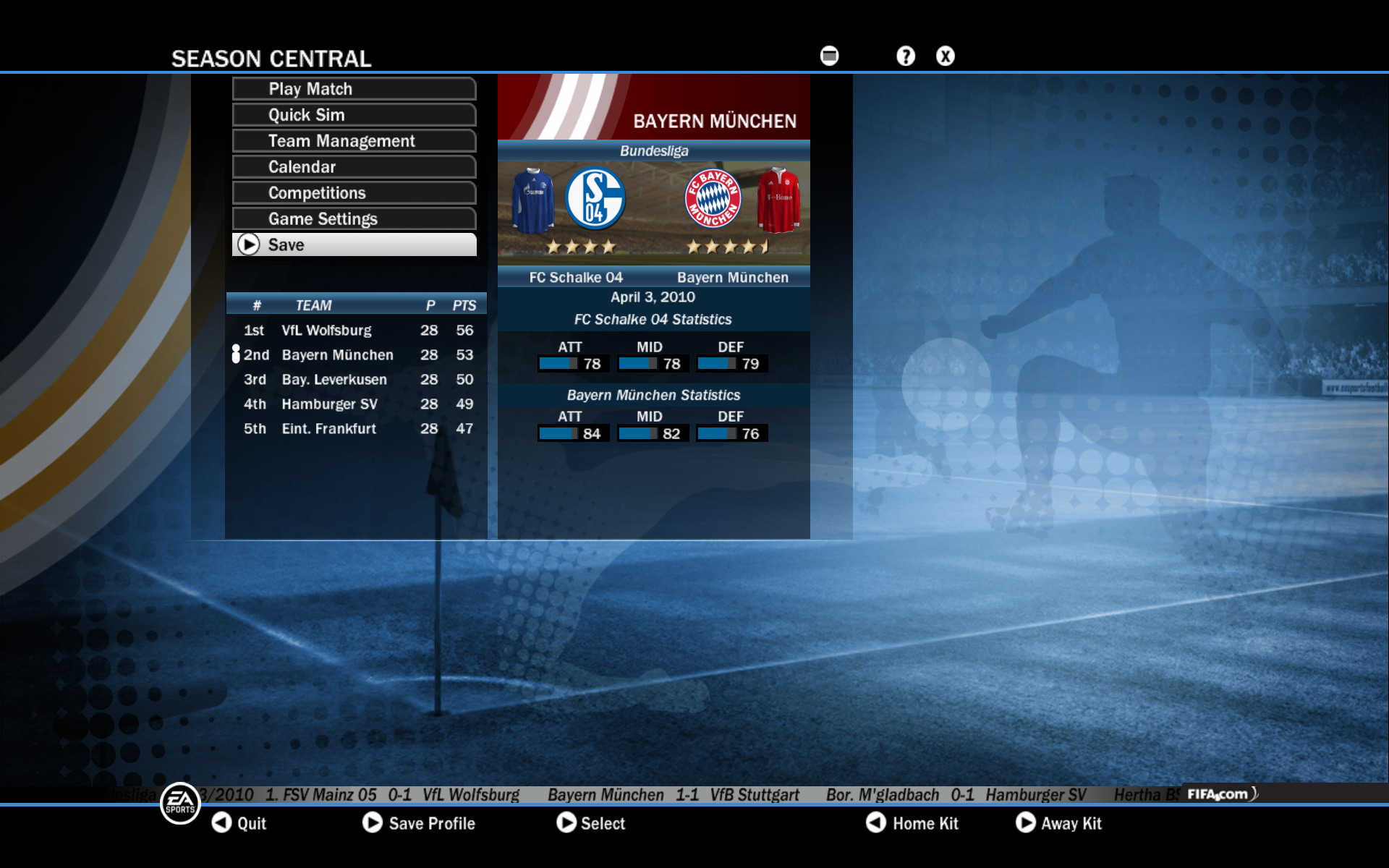Viewport: 1389px width, 868px height.
Task: Select the VfL Wolfsburg table row
Action: [x=356, y=331]
